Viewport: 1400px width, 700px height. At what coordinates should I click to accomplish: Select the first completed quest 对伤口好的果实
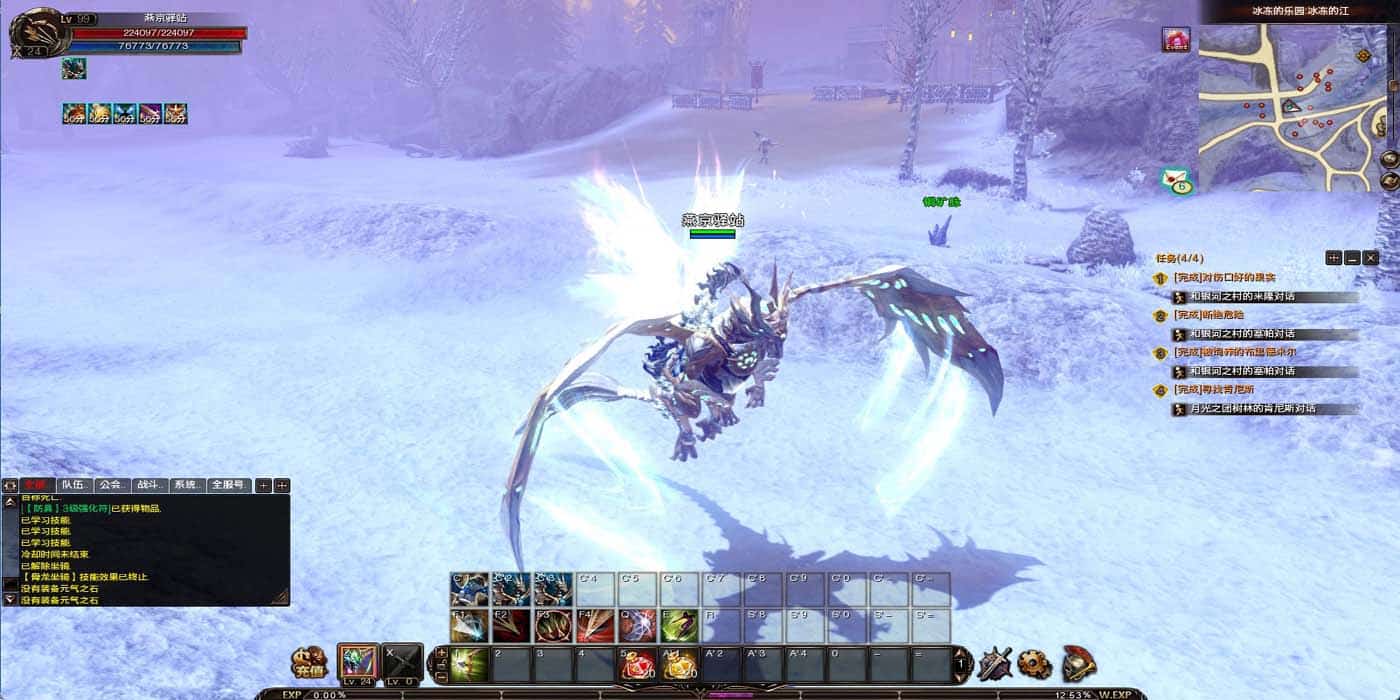tap(1225, 277)
